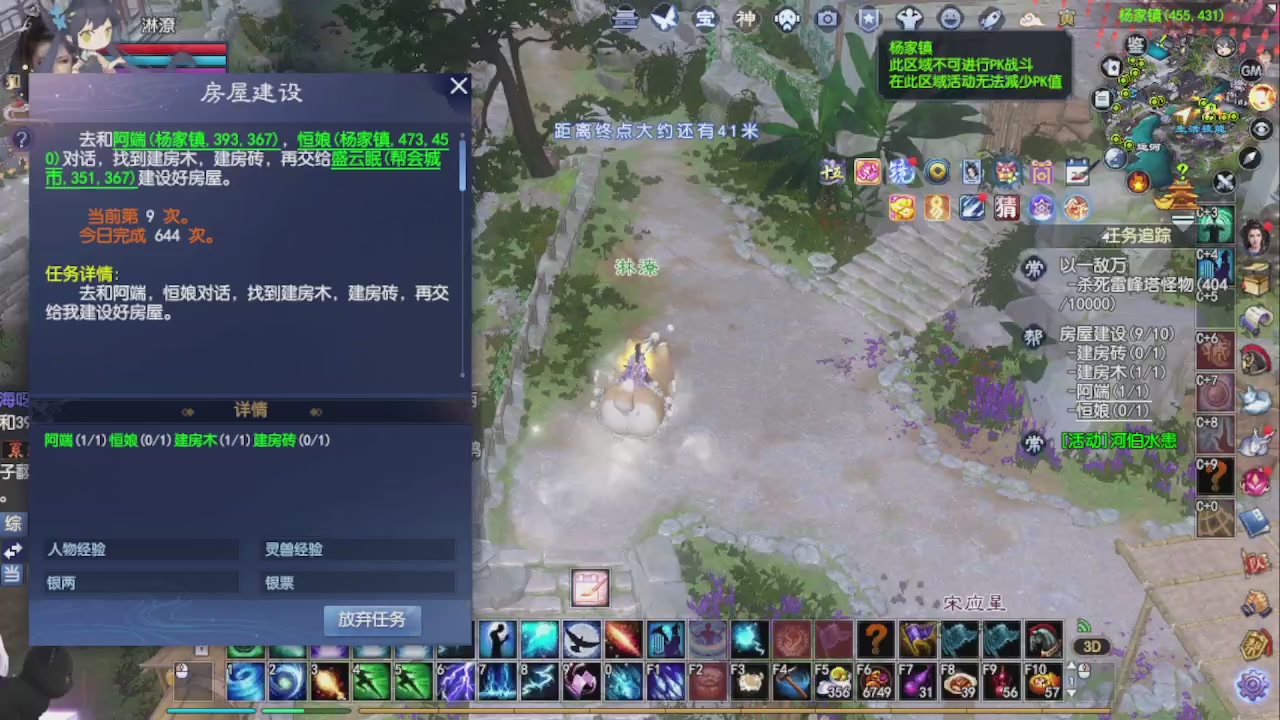Viewport: 1280px width, 720px height.
Task: Click the gold coin activity icon
Action: 937,172
